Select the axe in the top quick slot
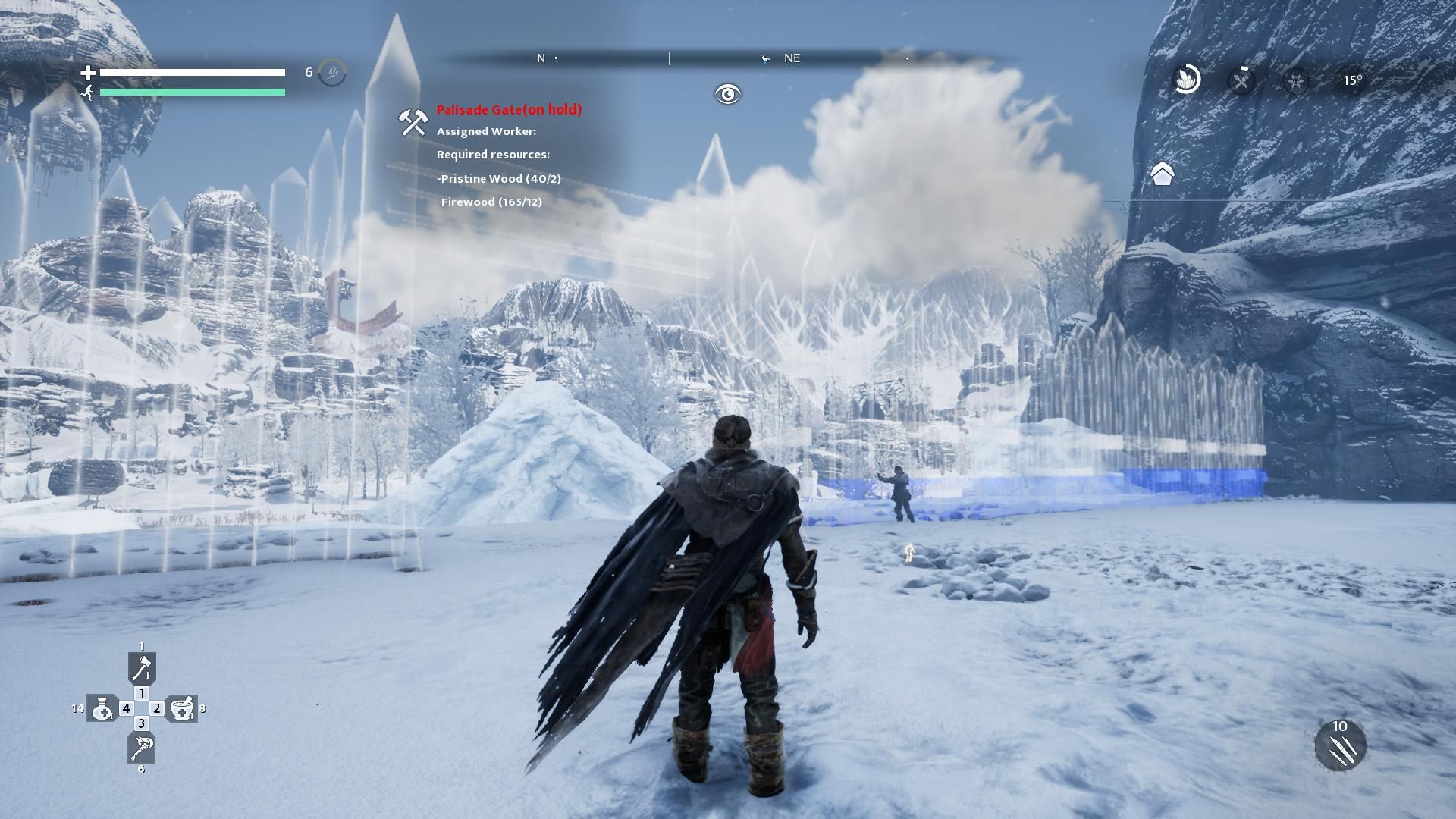This screenshot has height=819, width=1456. (x=142, y=667)
